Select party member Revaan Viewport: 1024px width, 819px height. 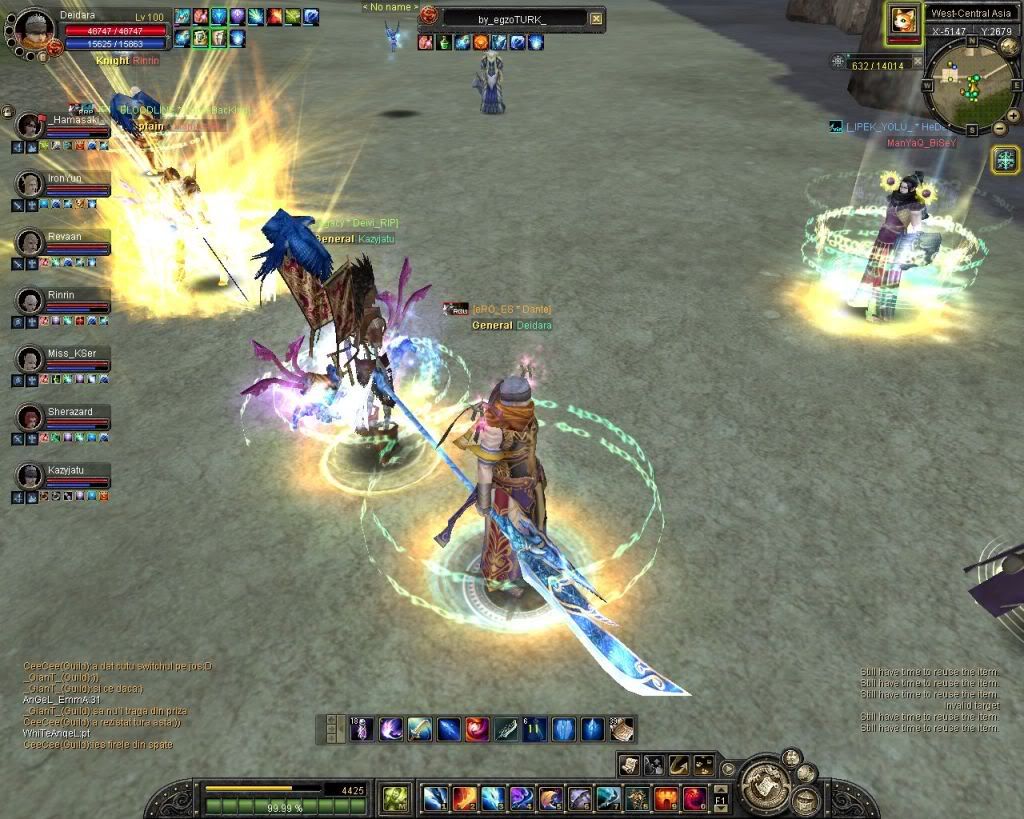[x=30, y=243]
